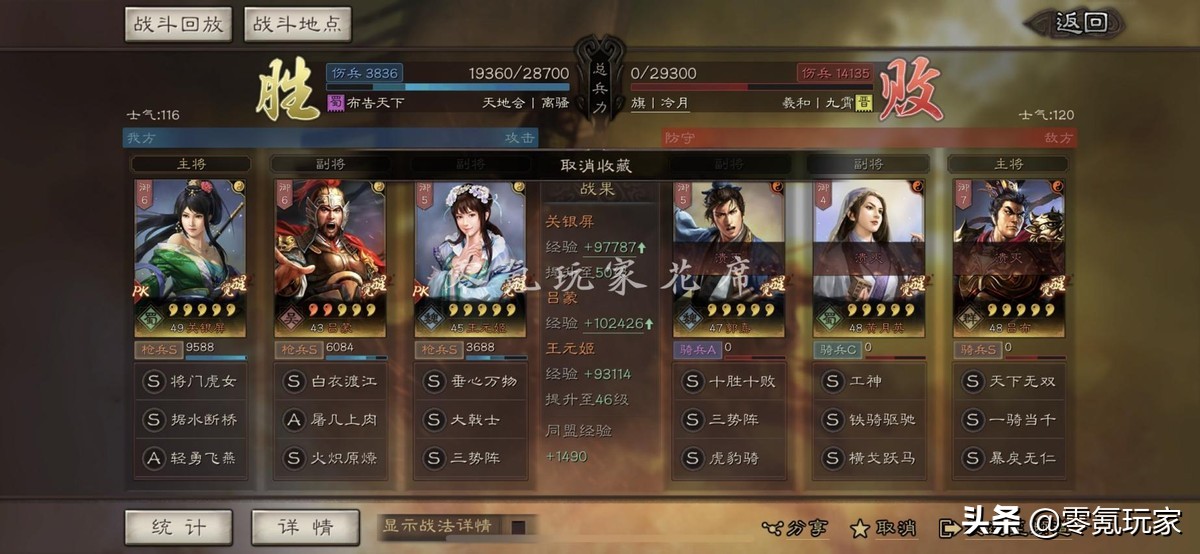
Task: Show the 战斗地点 battle location
Action: coord(297,24)
